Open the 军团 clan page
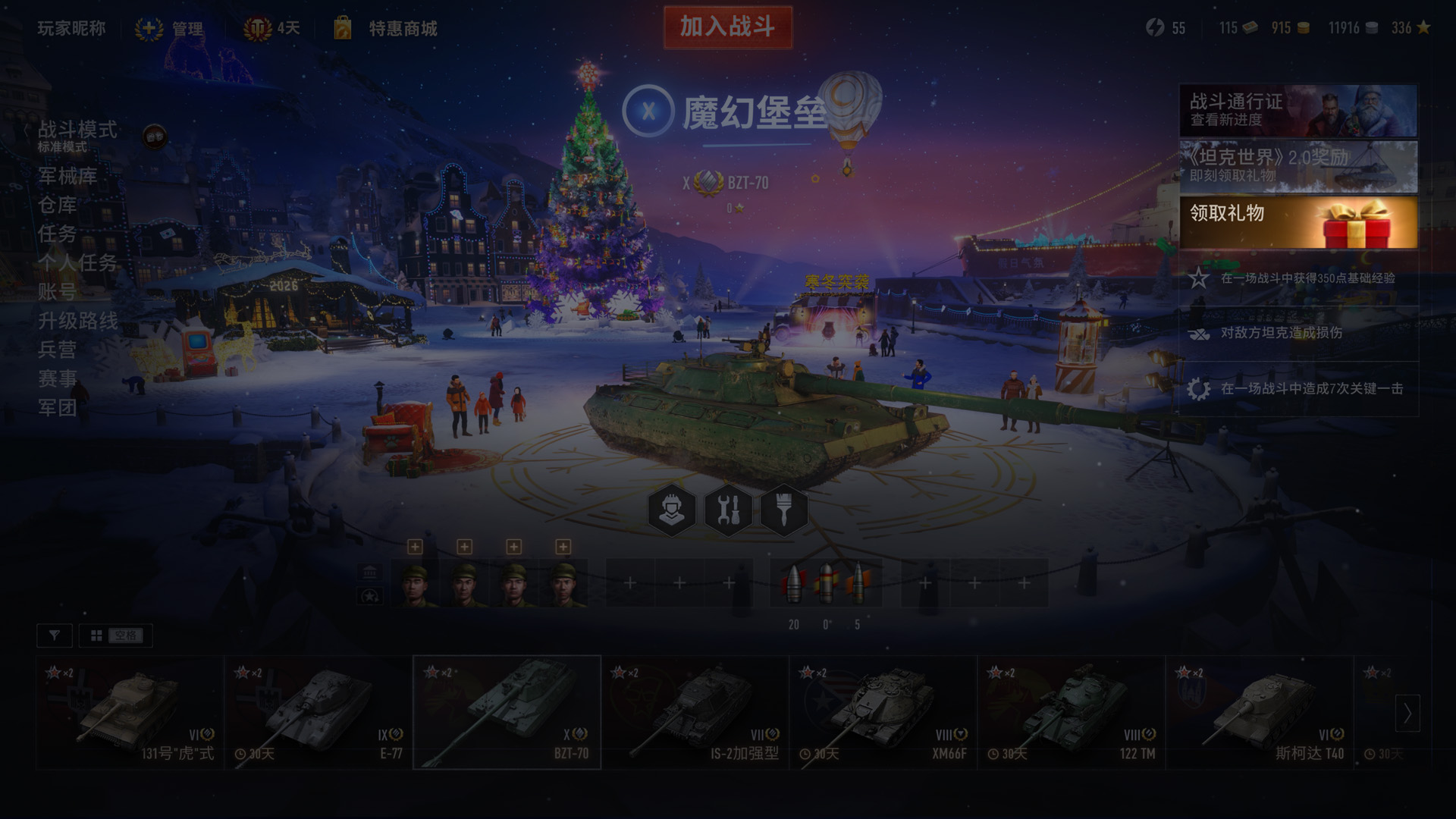 58,408
